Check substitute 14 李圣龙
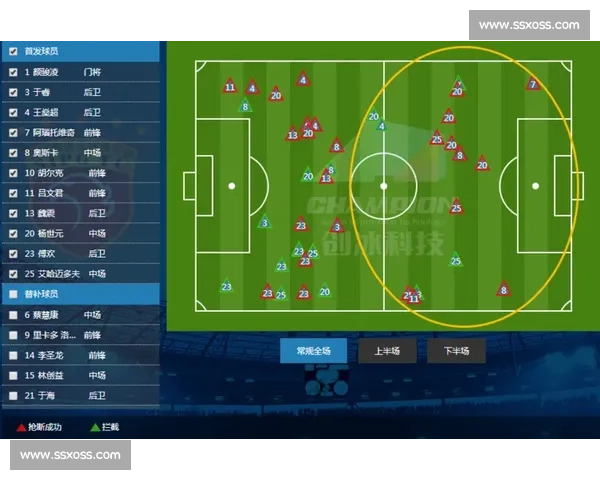600x480 pixels. [12, 355]
